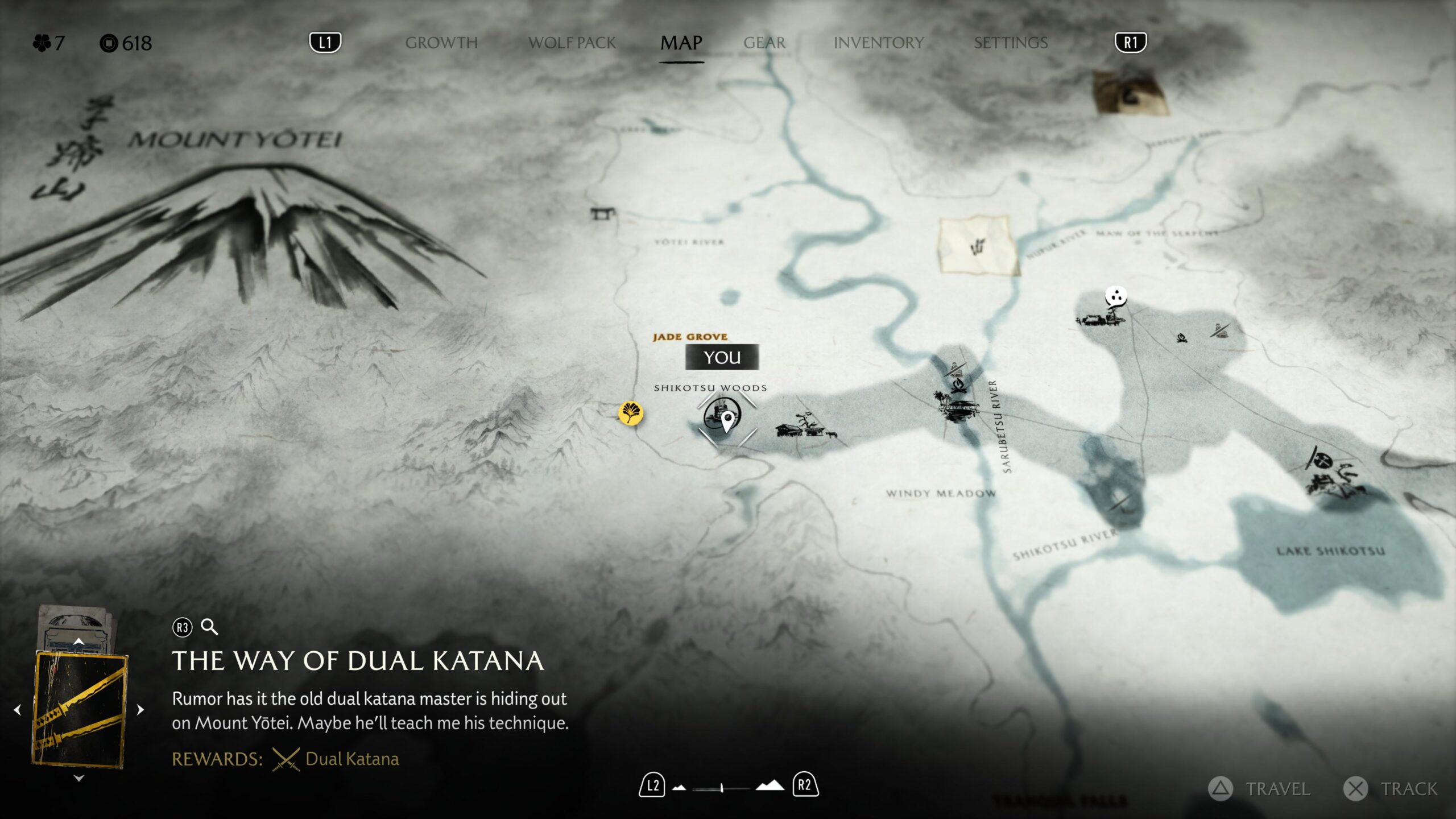Switch to the Gear tab
The height and width of the screenshot is (819, 1456).
pyautogui.click(x=764, y=43)
